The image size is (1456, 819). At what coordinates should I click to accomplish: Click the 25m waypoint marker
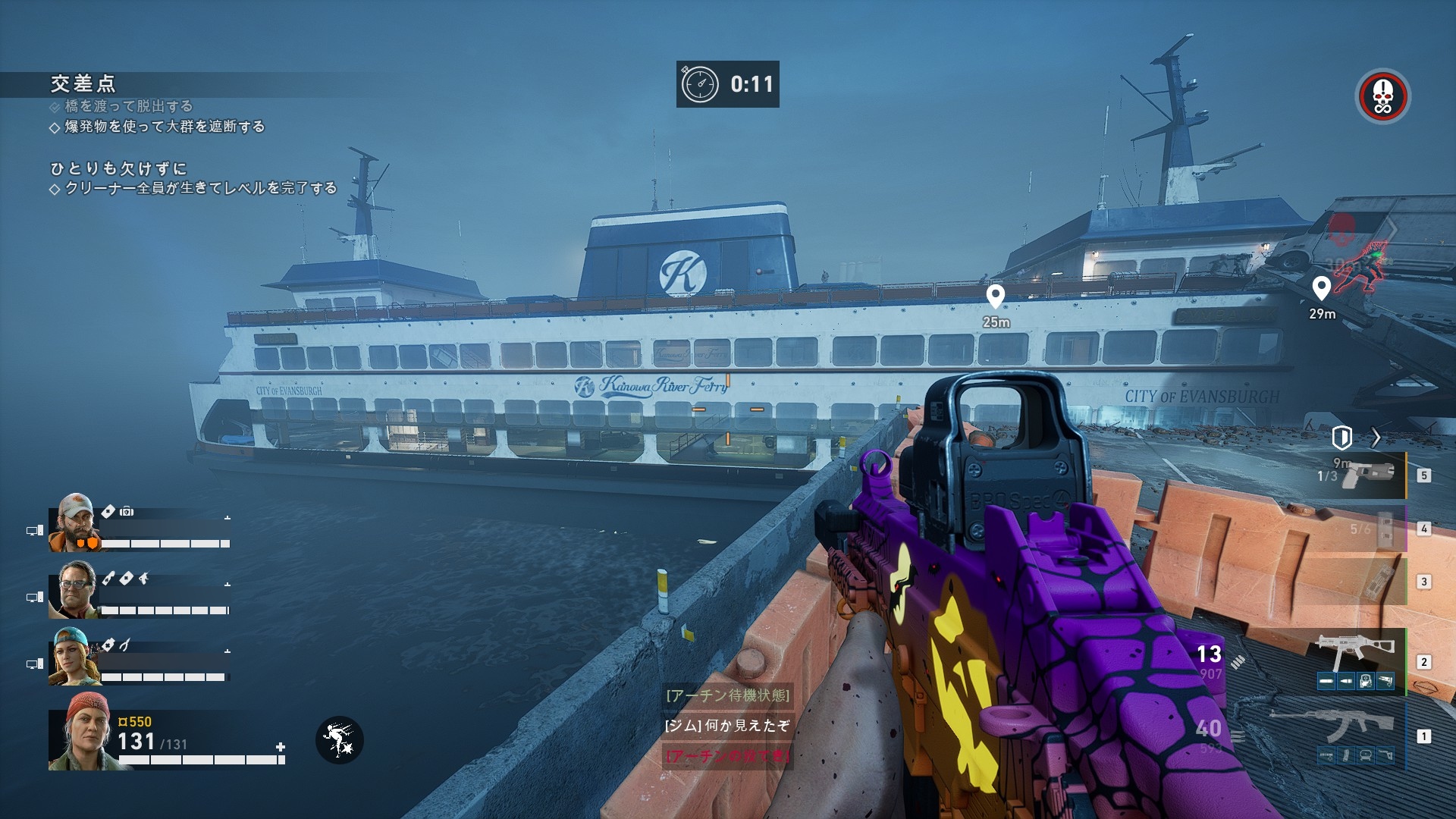(995, 297)
